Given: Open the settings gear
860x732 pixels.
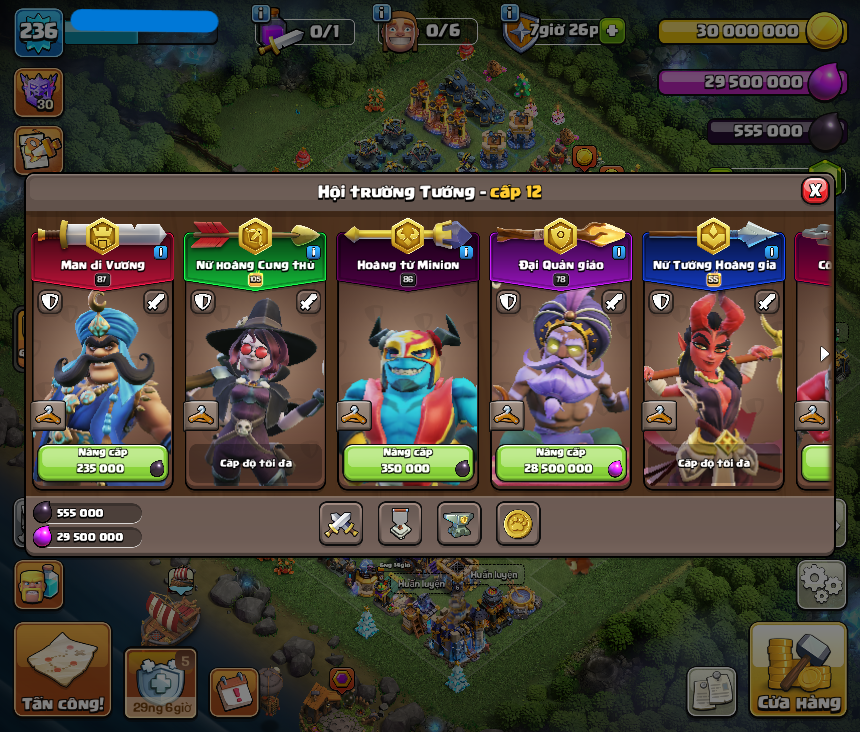Looking at the screenshot, I should click(x=821, y=584).
